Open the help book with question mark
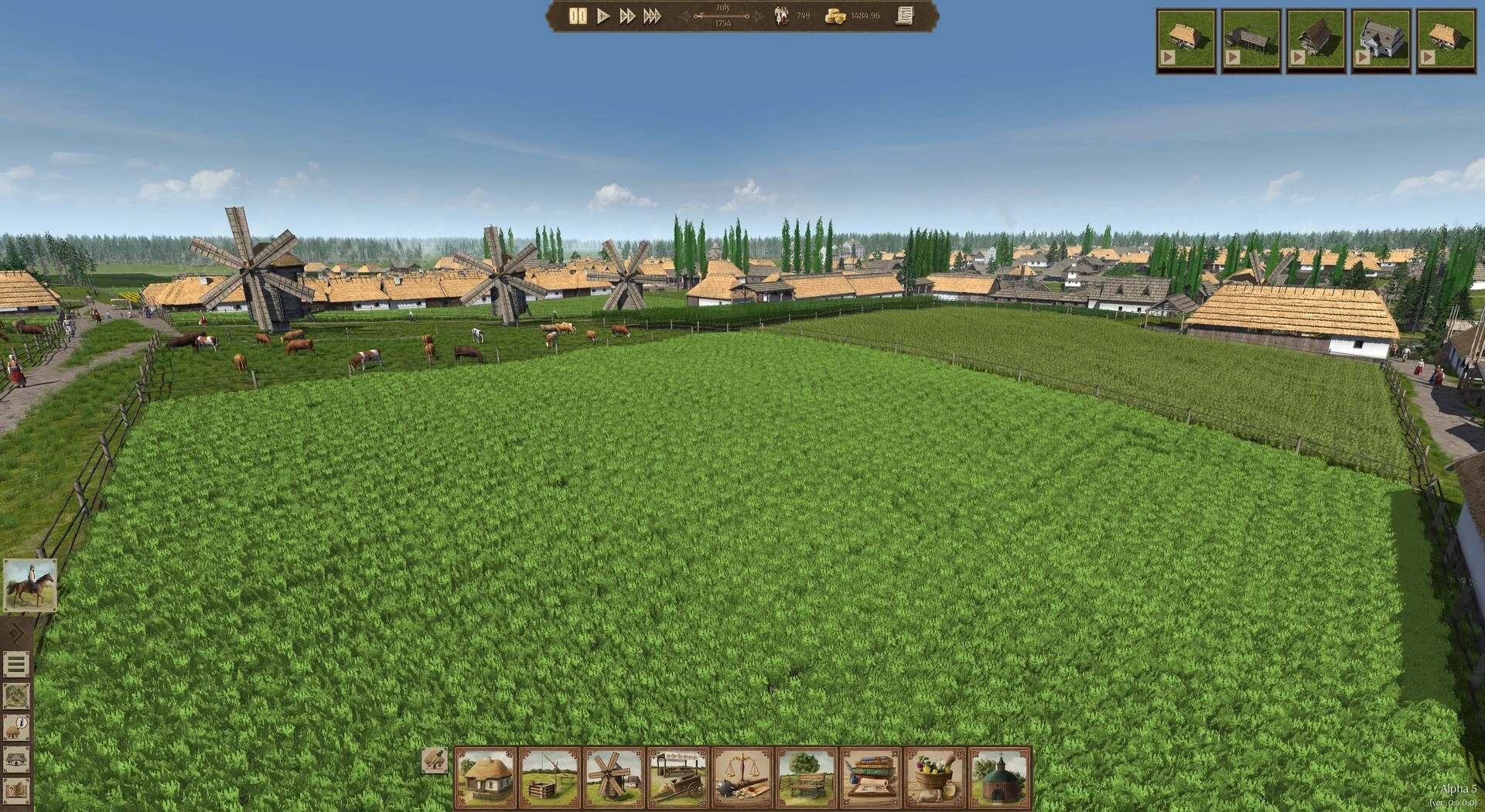The image size is (1485, 812). (x=16, y=791)
